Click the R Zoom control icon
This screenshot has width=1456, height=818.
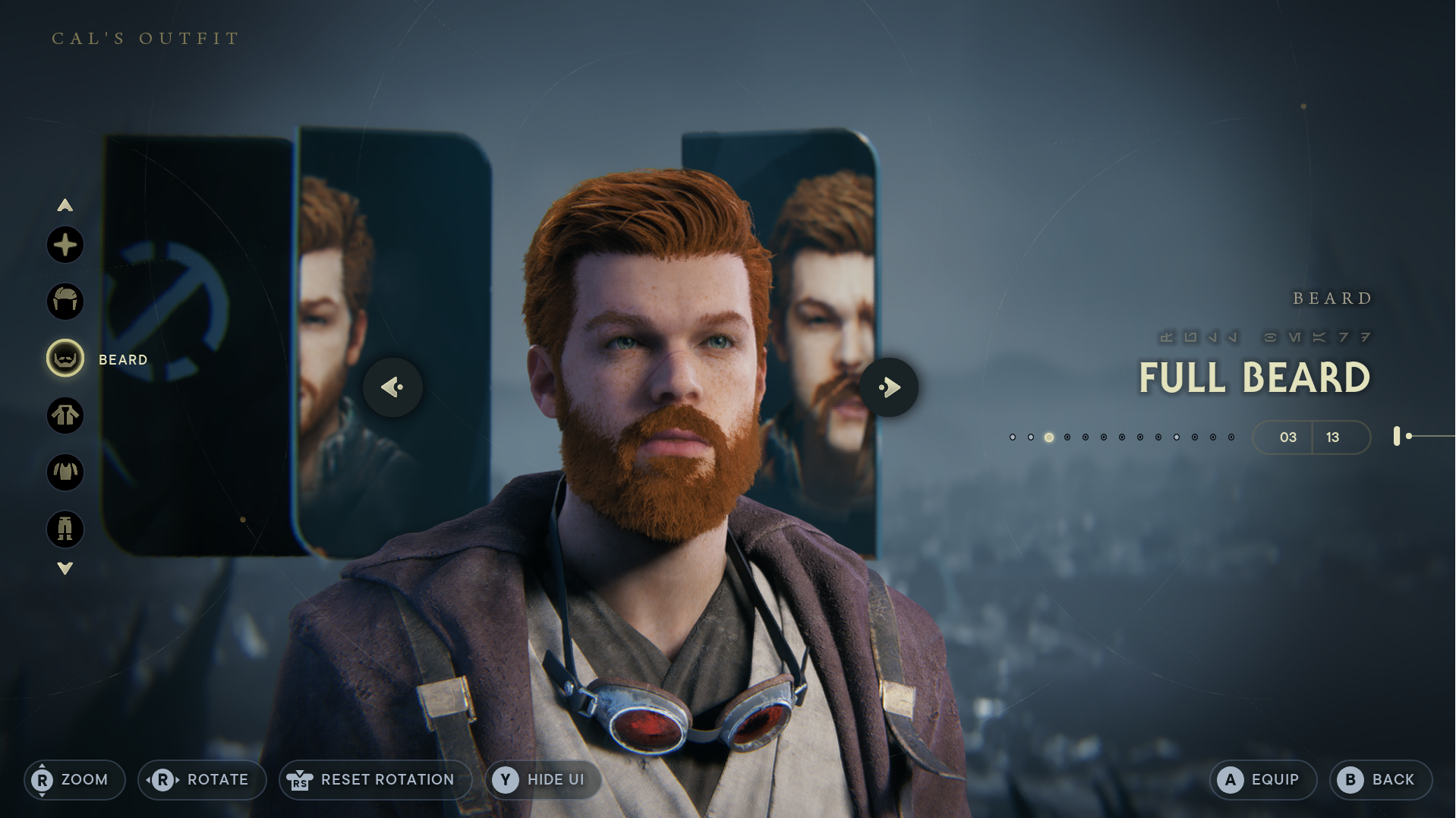click(x=43, y=779)
